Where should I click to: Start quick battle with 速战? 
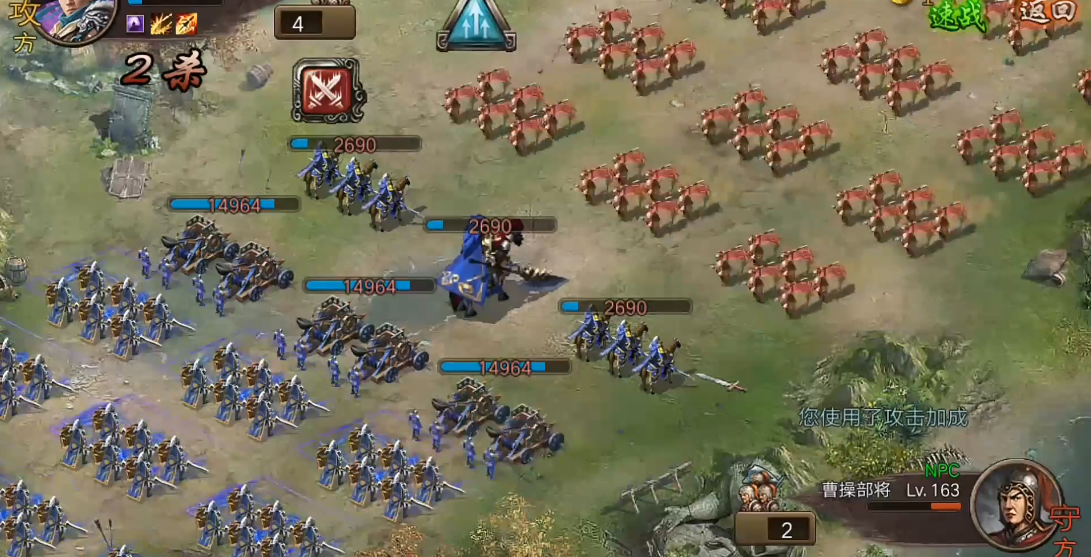(x=957, y=15)
